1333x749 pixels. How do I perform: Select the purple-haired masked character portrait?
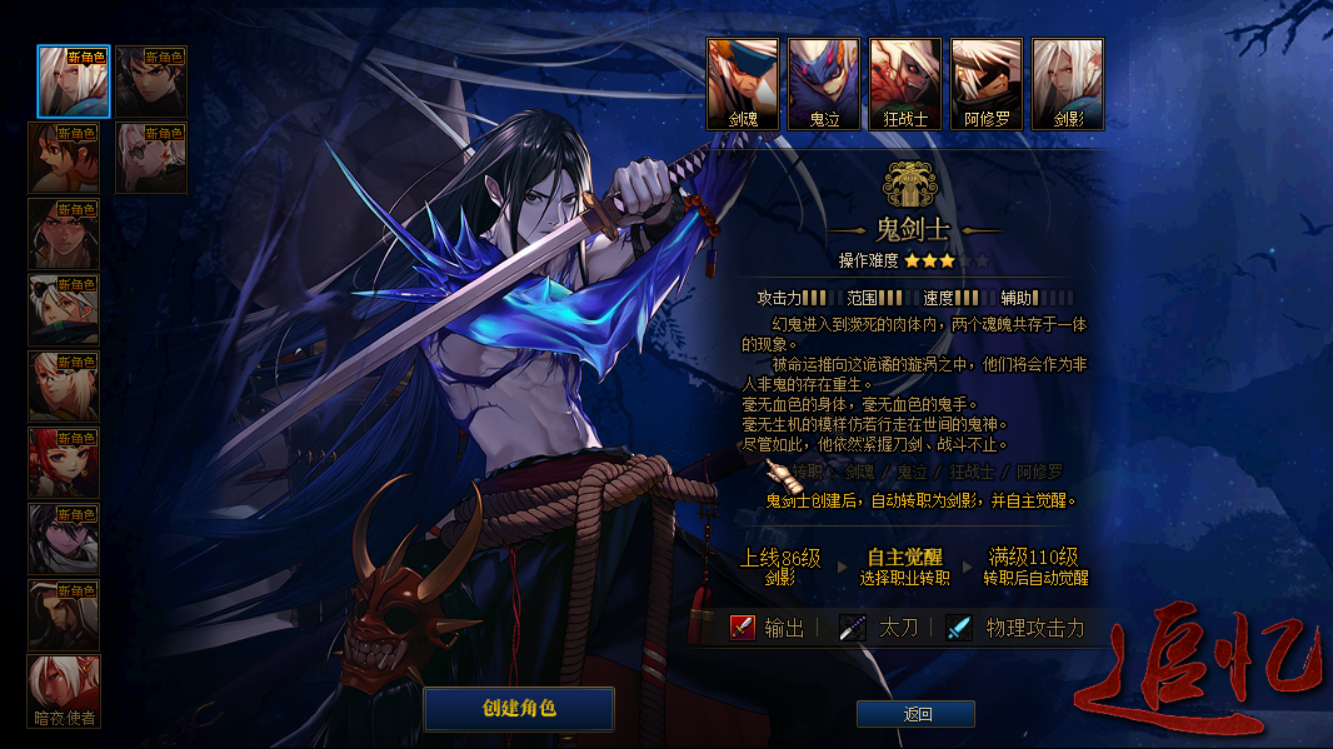[64, 539]
